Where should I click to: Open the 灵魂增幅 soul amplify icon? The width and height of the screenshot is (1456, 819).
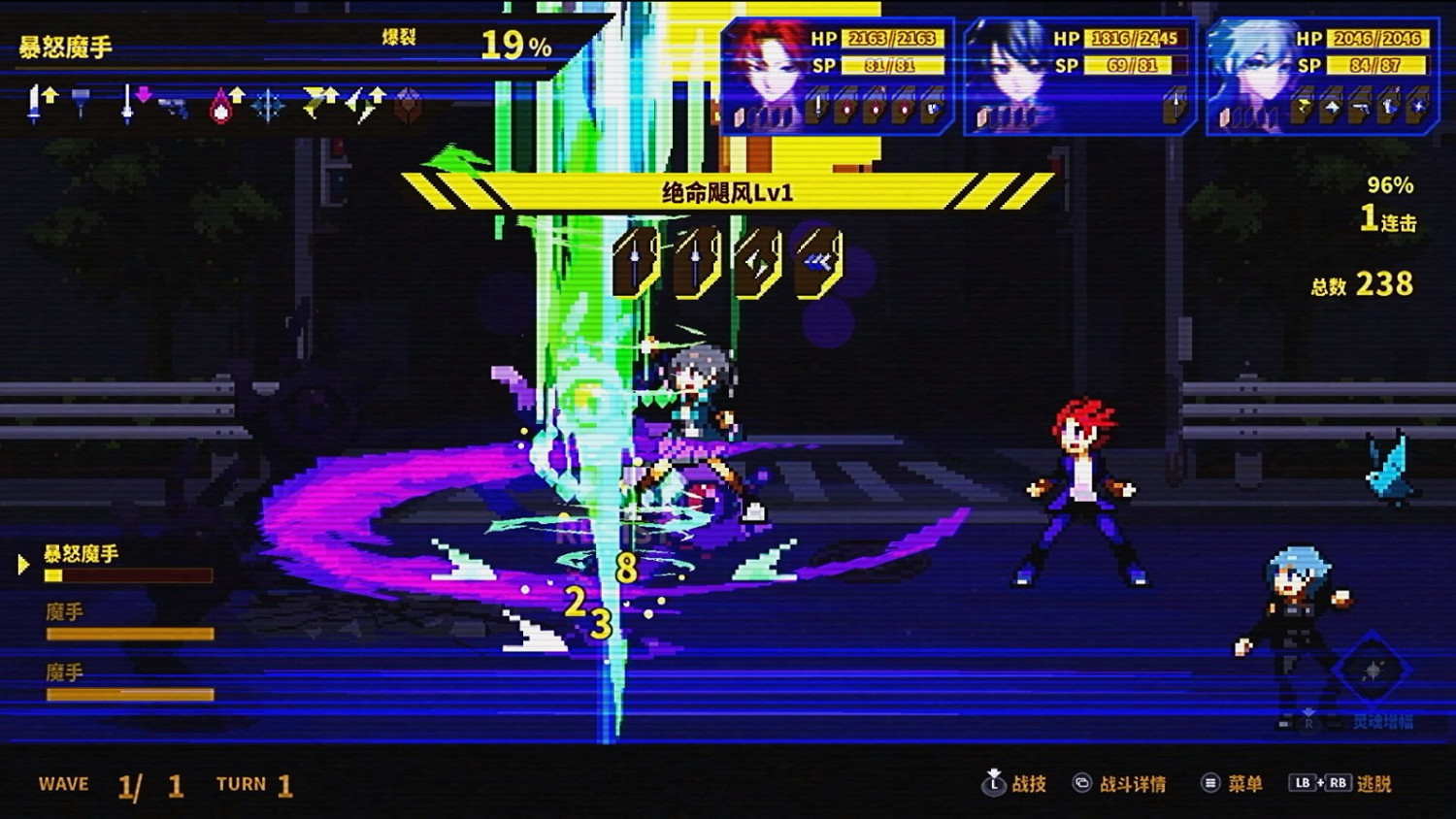click(x=1373, y=670)
